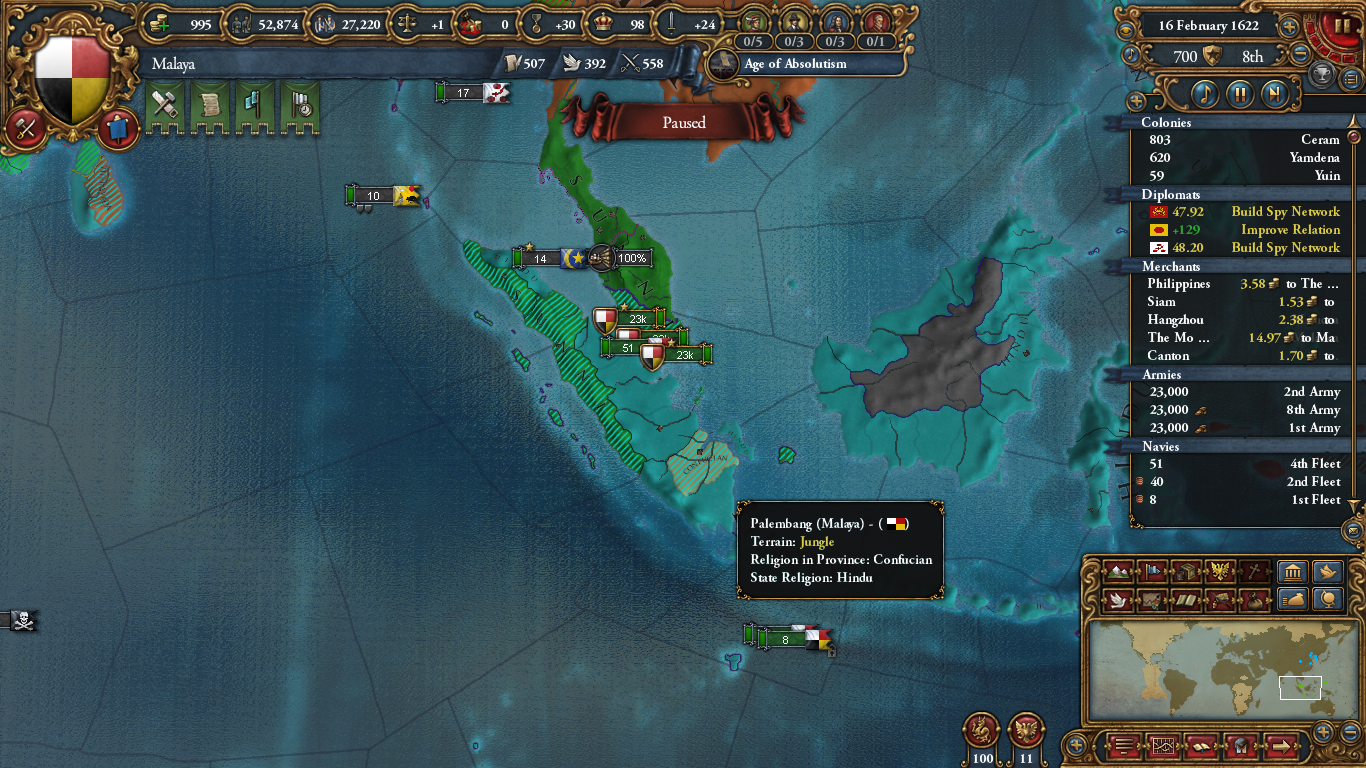
Task: Click Build Spy Network for the first diplomat
Action: [1284, 211]
